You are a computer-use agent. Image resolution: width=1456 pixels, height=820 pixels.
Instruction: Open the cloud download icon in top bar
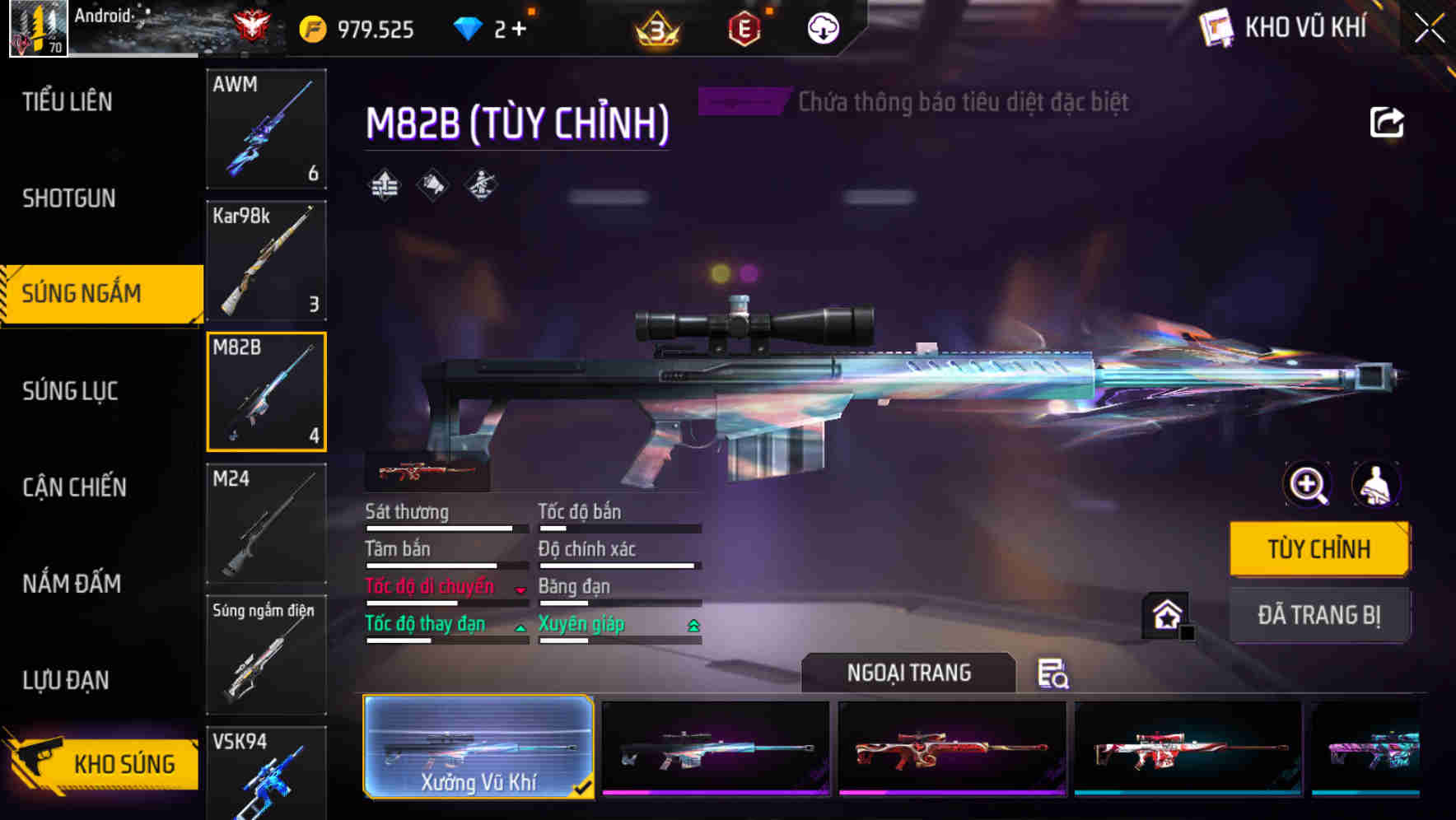pyautogui.click(x=820, y=27)
